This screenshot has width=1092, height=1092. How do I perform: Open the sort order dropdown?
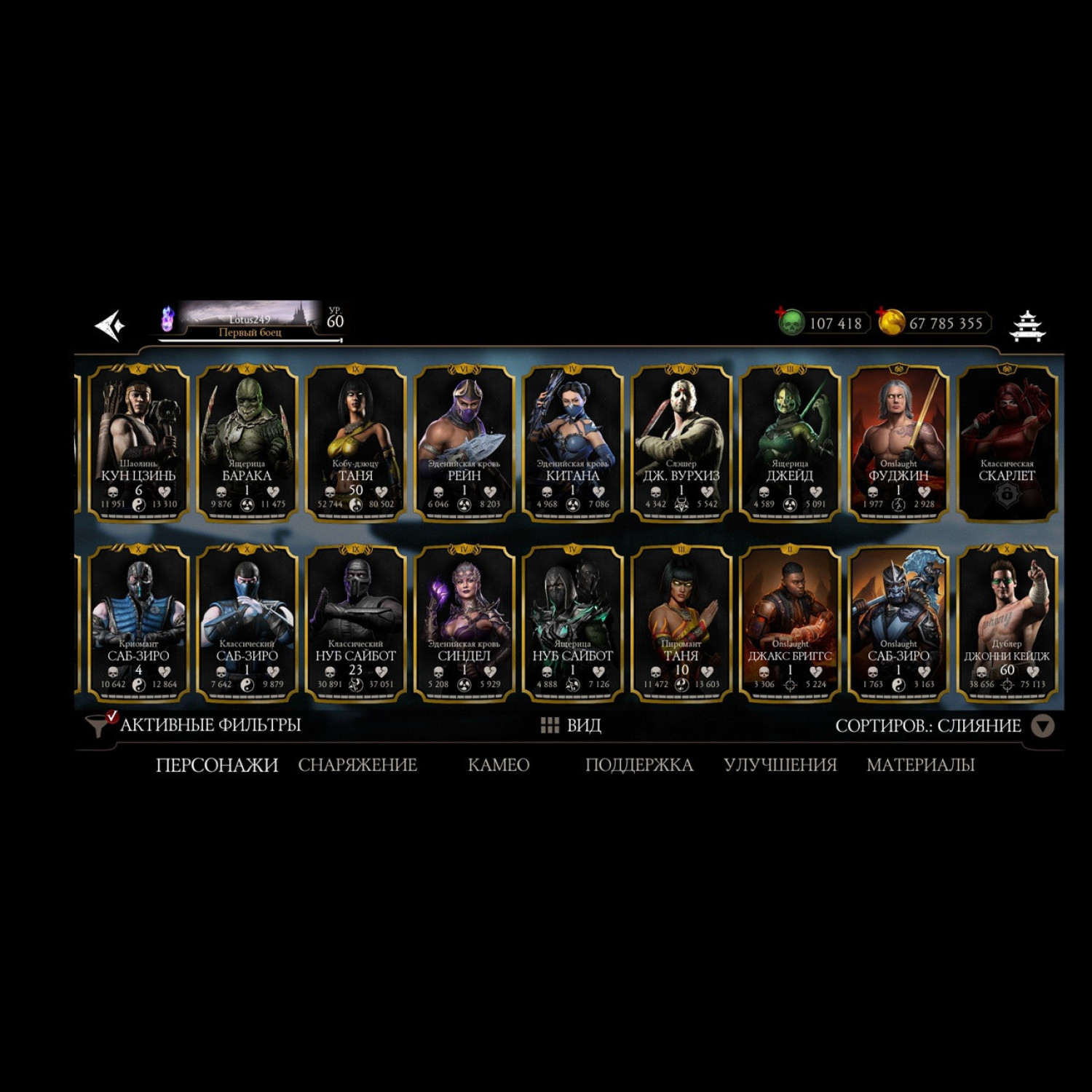click(1042, 726)
